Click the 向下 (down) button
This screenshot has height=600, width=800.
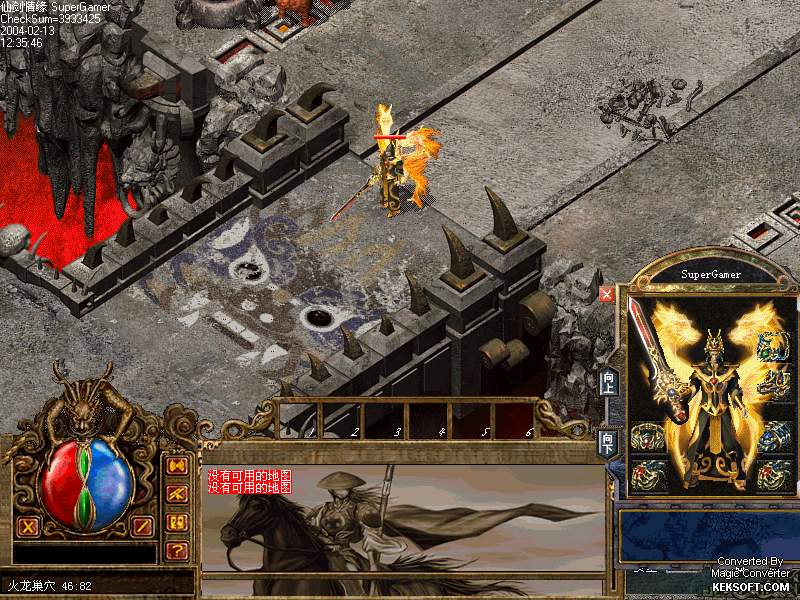point(607,443)
